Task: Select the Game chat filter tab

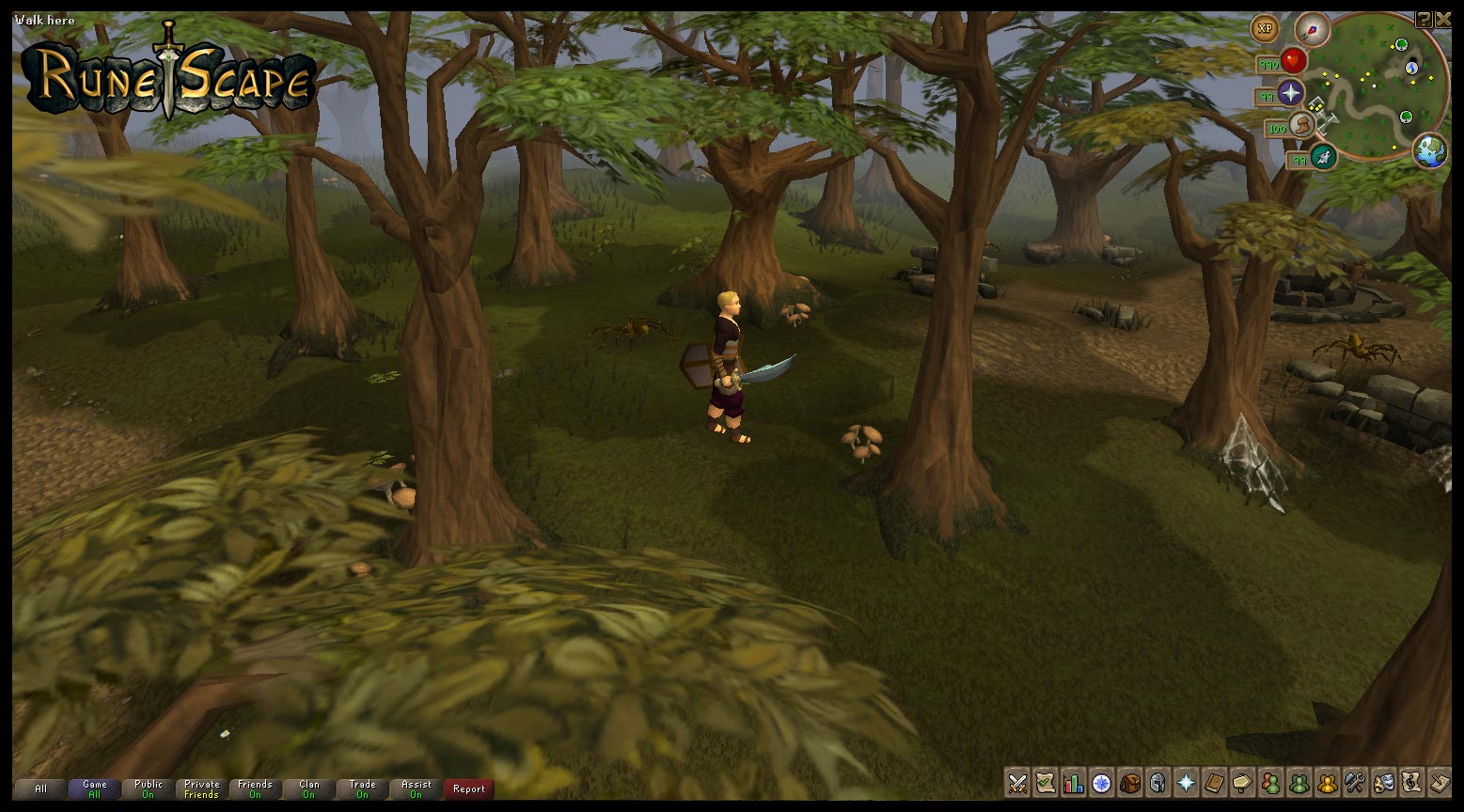Action: pyautogui.click(x=94, y=789)
